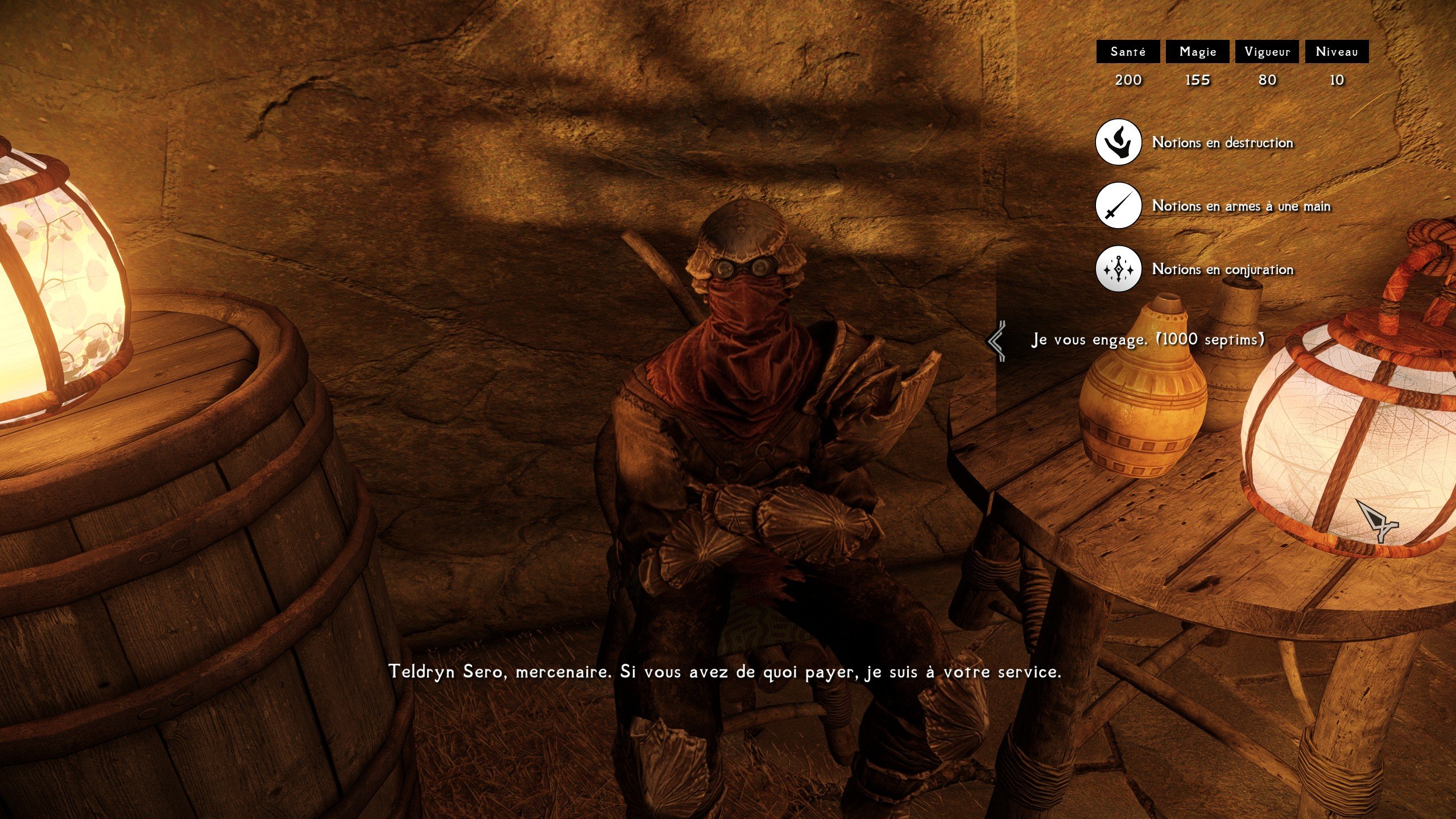
Task: Click the one-handed weapons sword icon
Action: [1118, 205]
